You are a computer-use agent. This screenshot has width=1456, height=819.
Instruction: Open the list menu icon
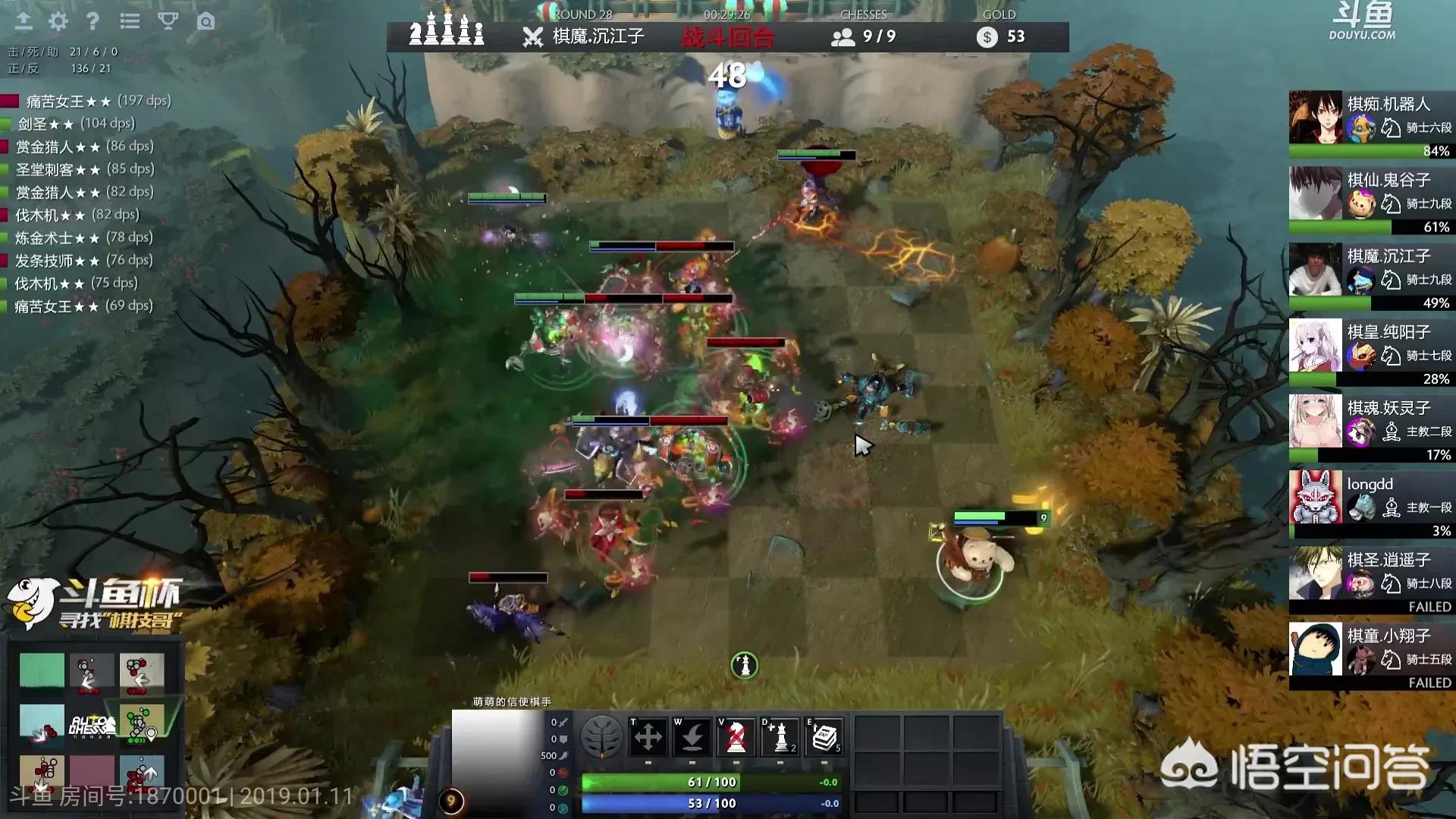click(130, 21)
